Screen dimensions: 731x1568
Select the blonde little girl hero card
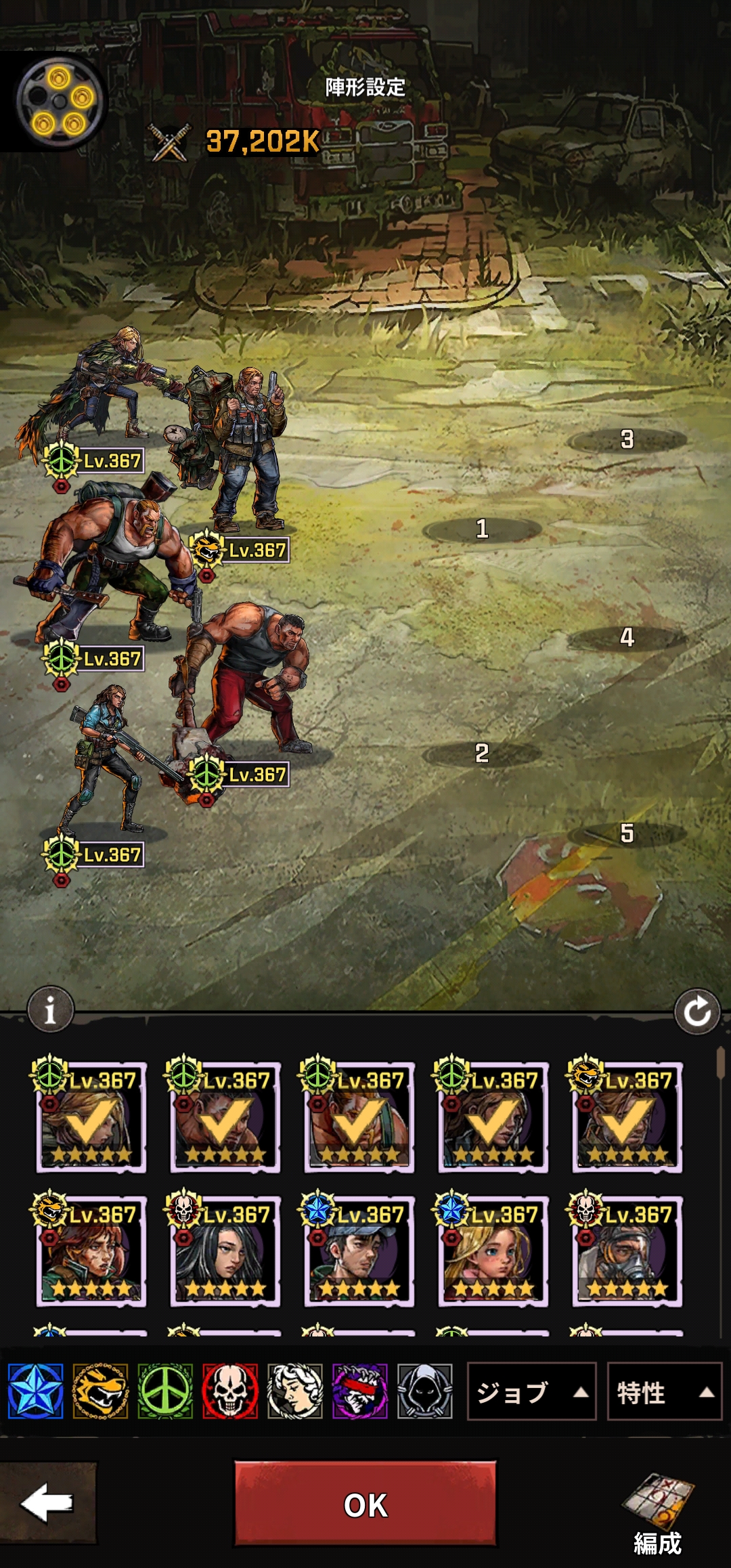click(x=493, y=1251)
